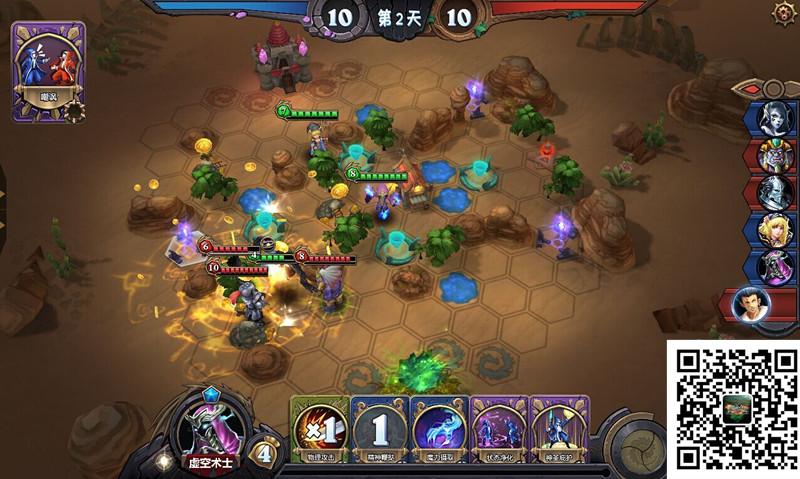Choose the blonde girl portrait in turn order
The width and height of the screenshot is (800, 479).
pos(774,230)
